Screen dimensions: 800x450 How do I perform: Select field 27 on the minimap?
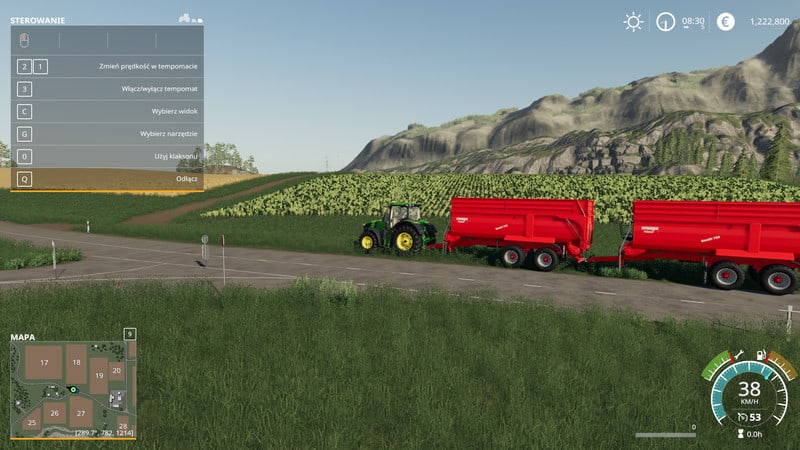click(81, 412)
